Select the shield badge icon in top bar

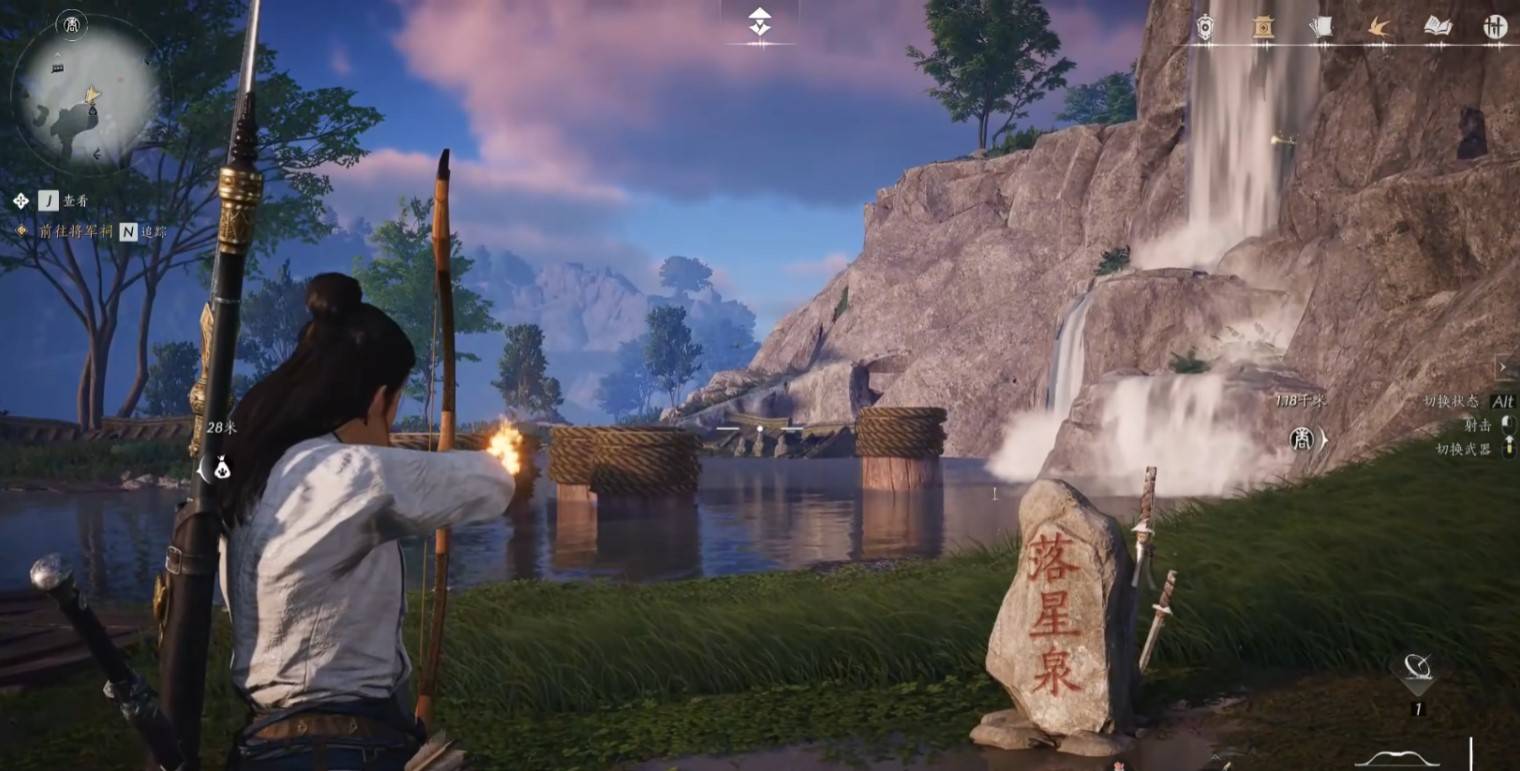click(1206, 27)
